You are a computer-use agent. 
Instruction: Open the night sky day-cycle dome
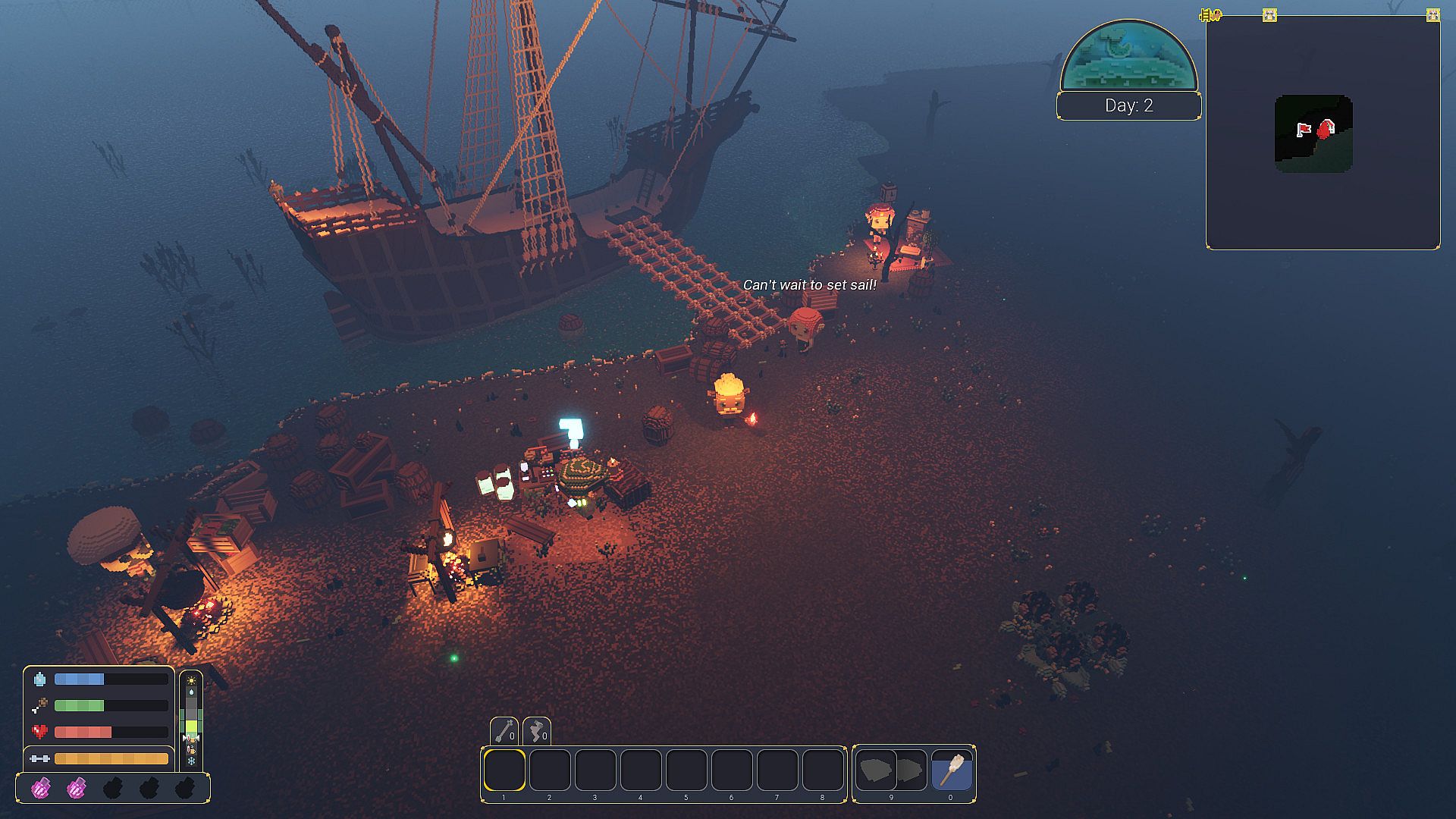click(x=1128, y=57)
